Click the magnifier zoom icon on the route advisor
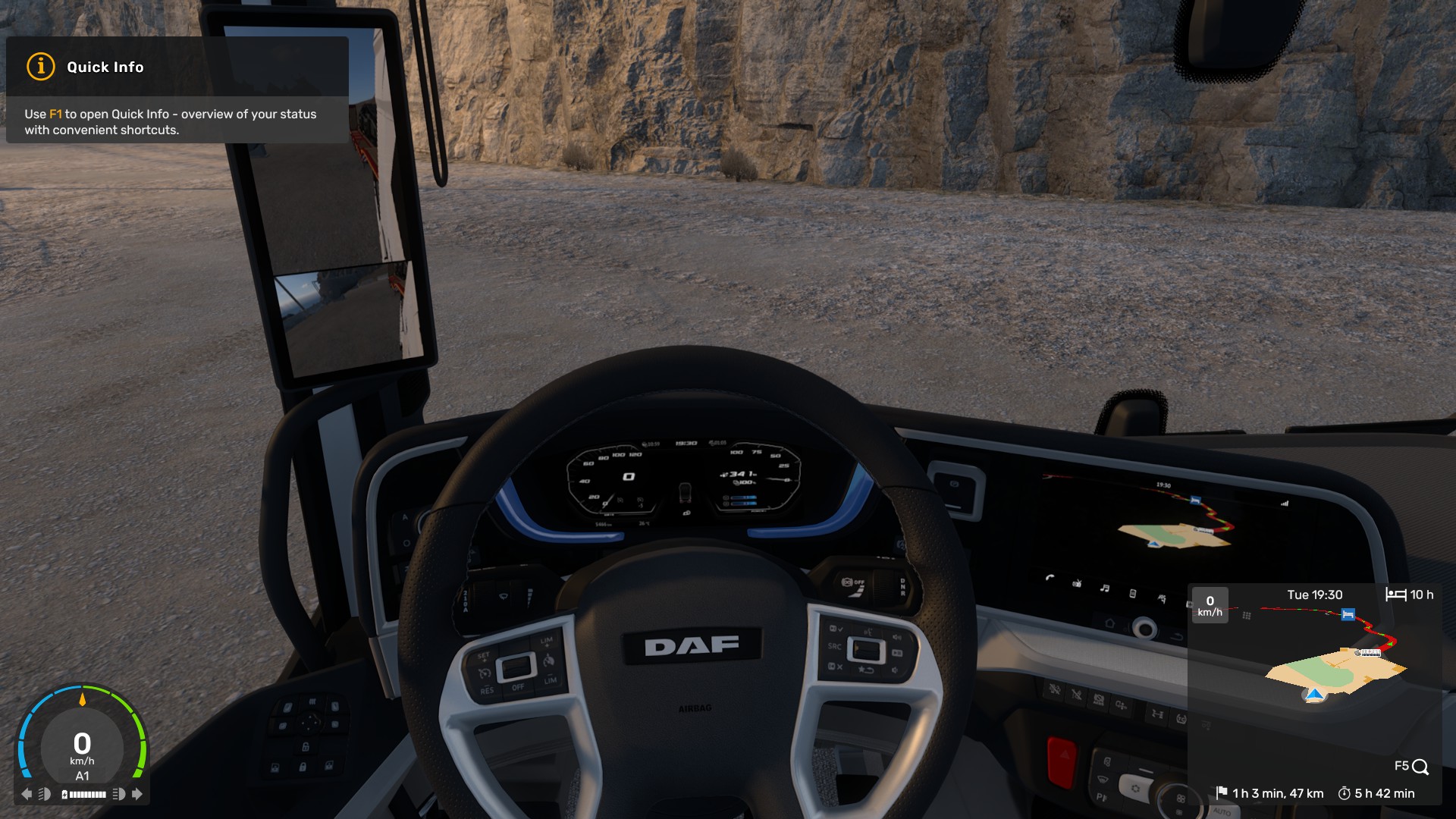Viewport: 1456px width, 819px height. 1420,767
